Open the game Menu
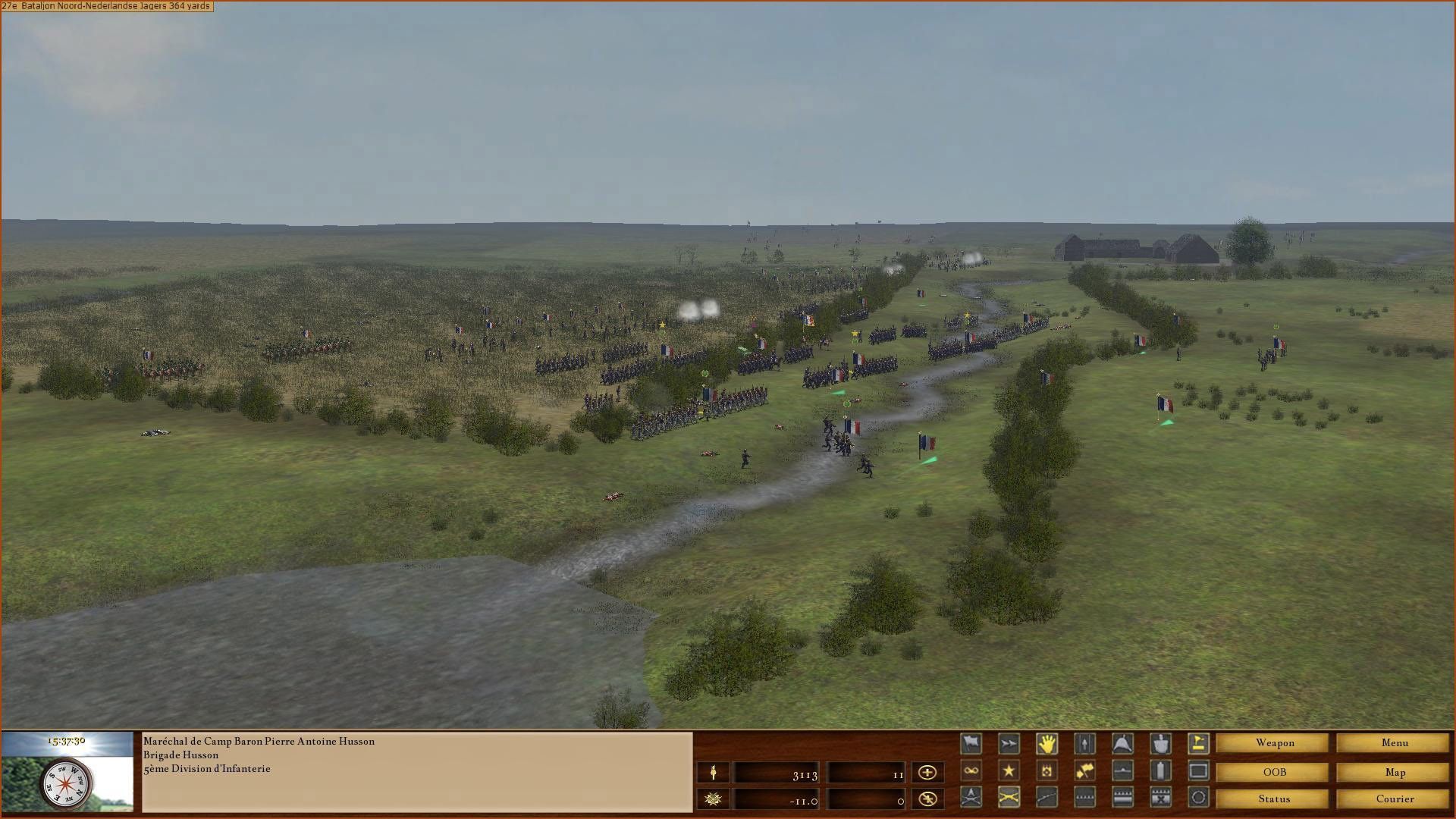 click(x=1394, y=743)
